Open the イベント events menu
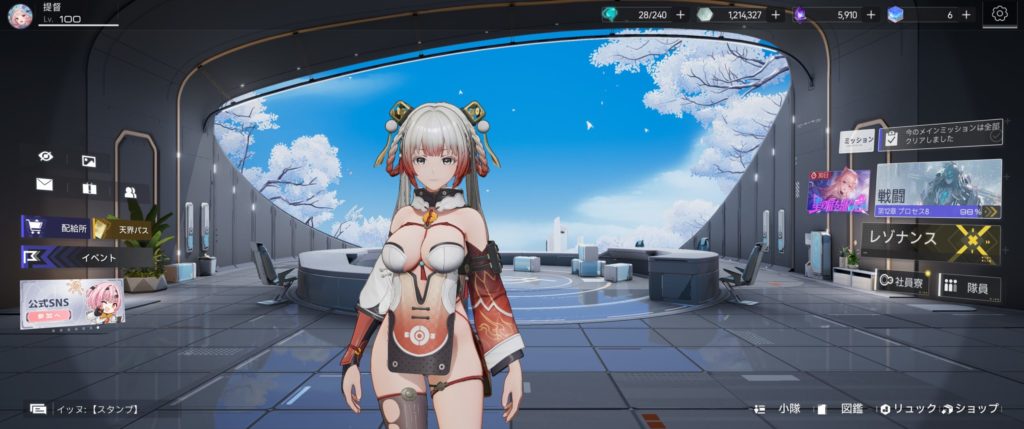Screen dimensions: 1024x429 pyautogui.click(x=85, y=257)
